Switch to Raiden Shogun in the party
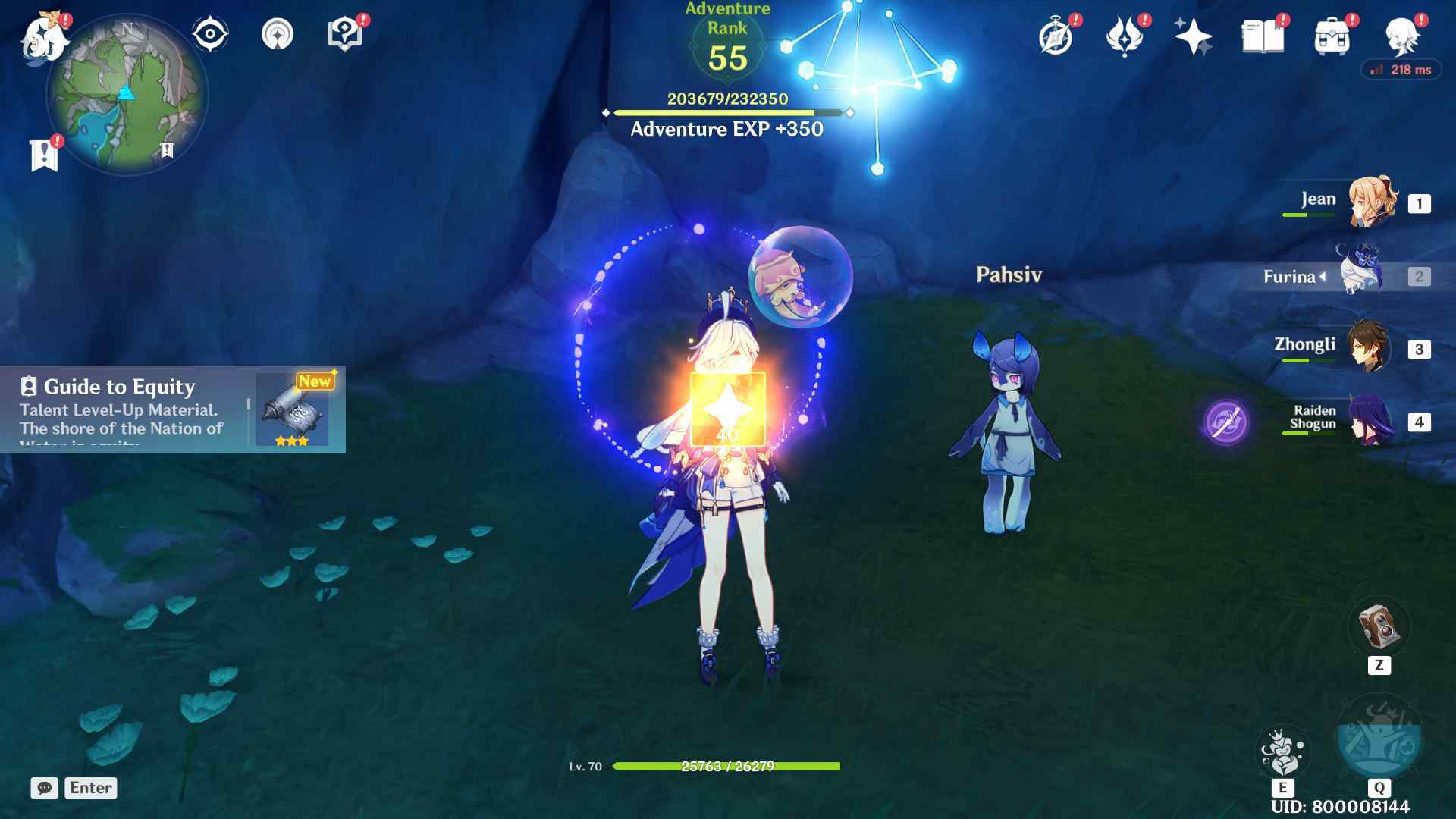This screenshot has width=1456, height=819. tap(1371, 421)
